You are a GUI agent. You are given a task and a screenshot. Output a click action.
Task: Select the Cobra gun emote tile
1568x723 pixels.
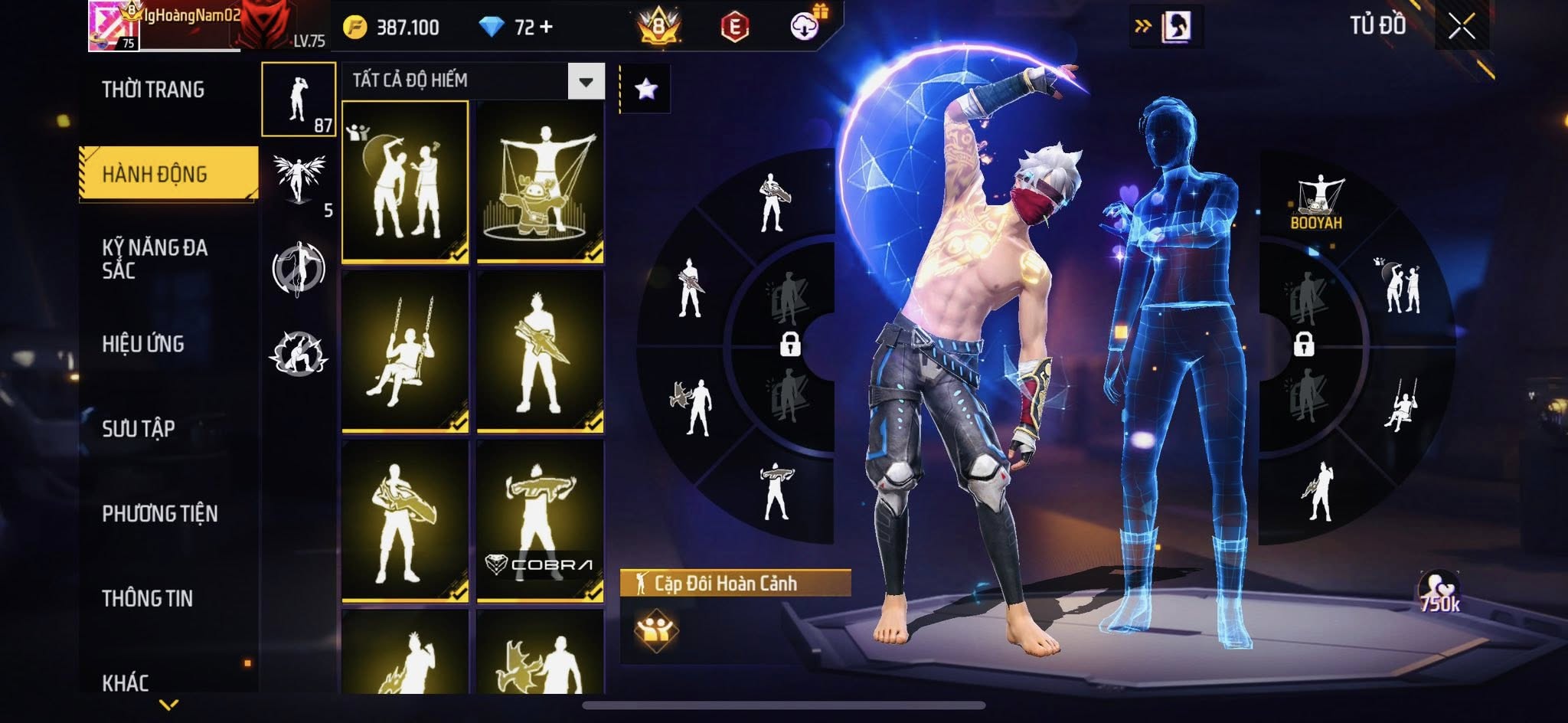coord(541,521)
